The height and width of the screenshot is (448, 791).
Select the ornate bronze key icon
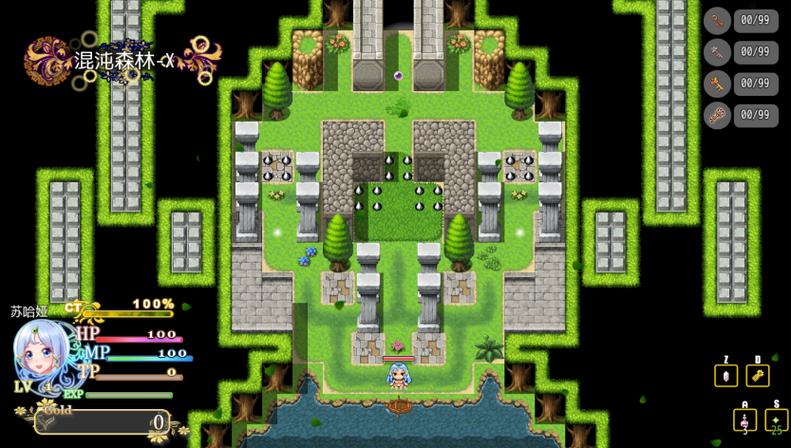[x=718, y=115]
